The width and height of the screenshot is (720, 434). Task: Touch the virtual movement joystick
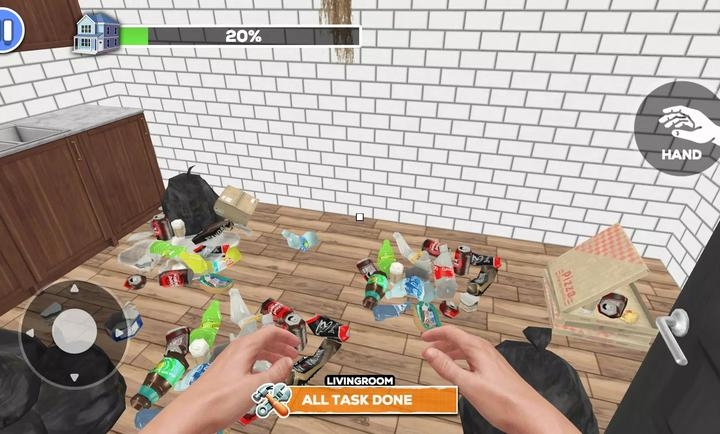click(73, 331)
